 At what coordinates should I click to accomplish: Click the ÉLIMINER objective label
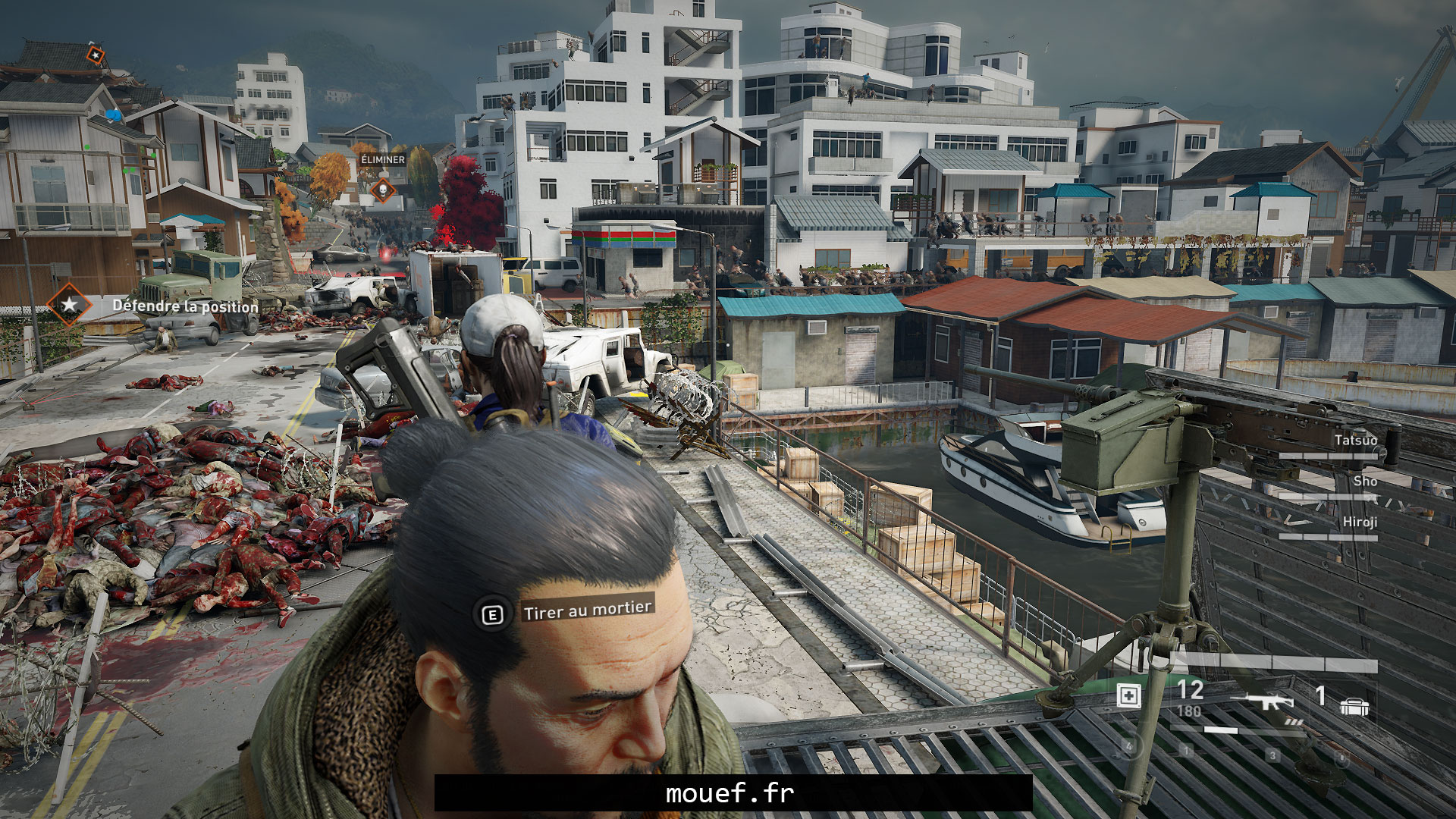pos(384,161)
